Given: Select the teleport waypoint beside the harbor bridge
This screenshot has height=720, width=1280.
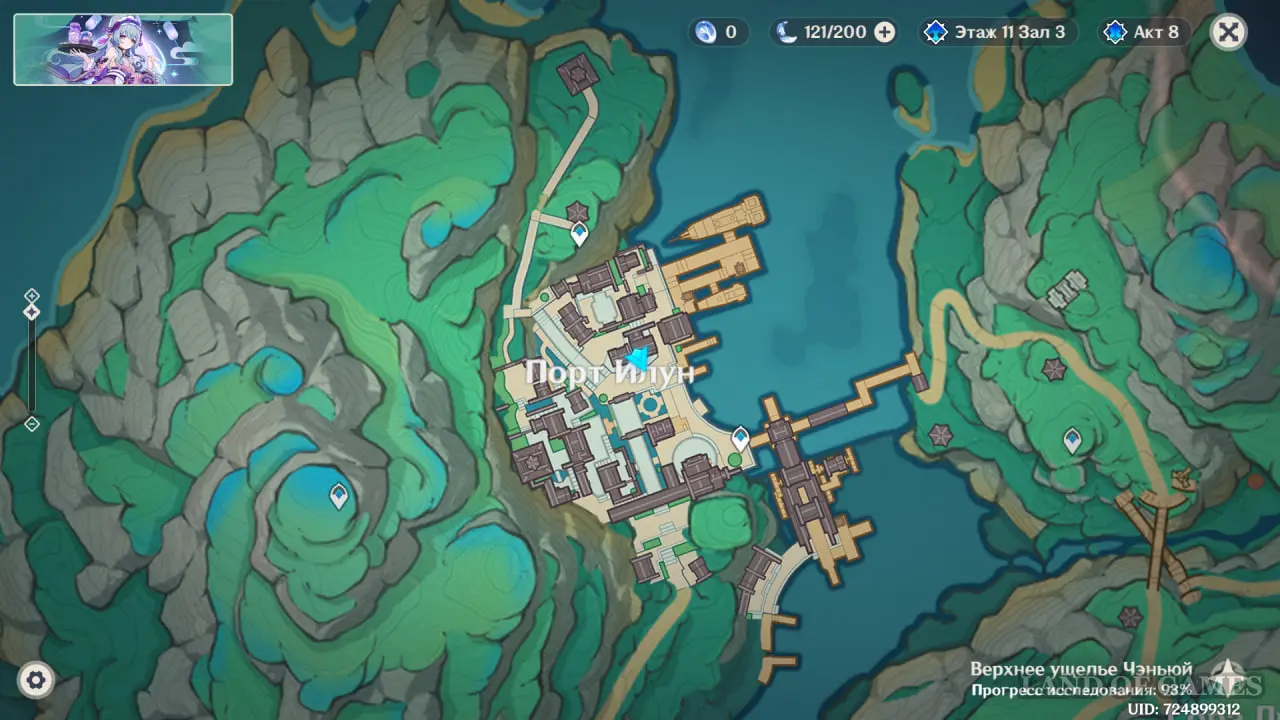Looking at the screenshot, I should pyautogui.click(x=741, y=437).
